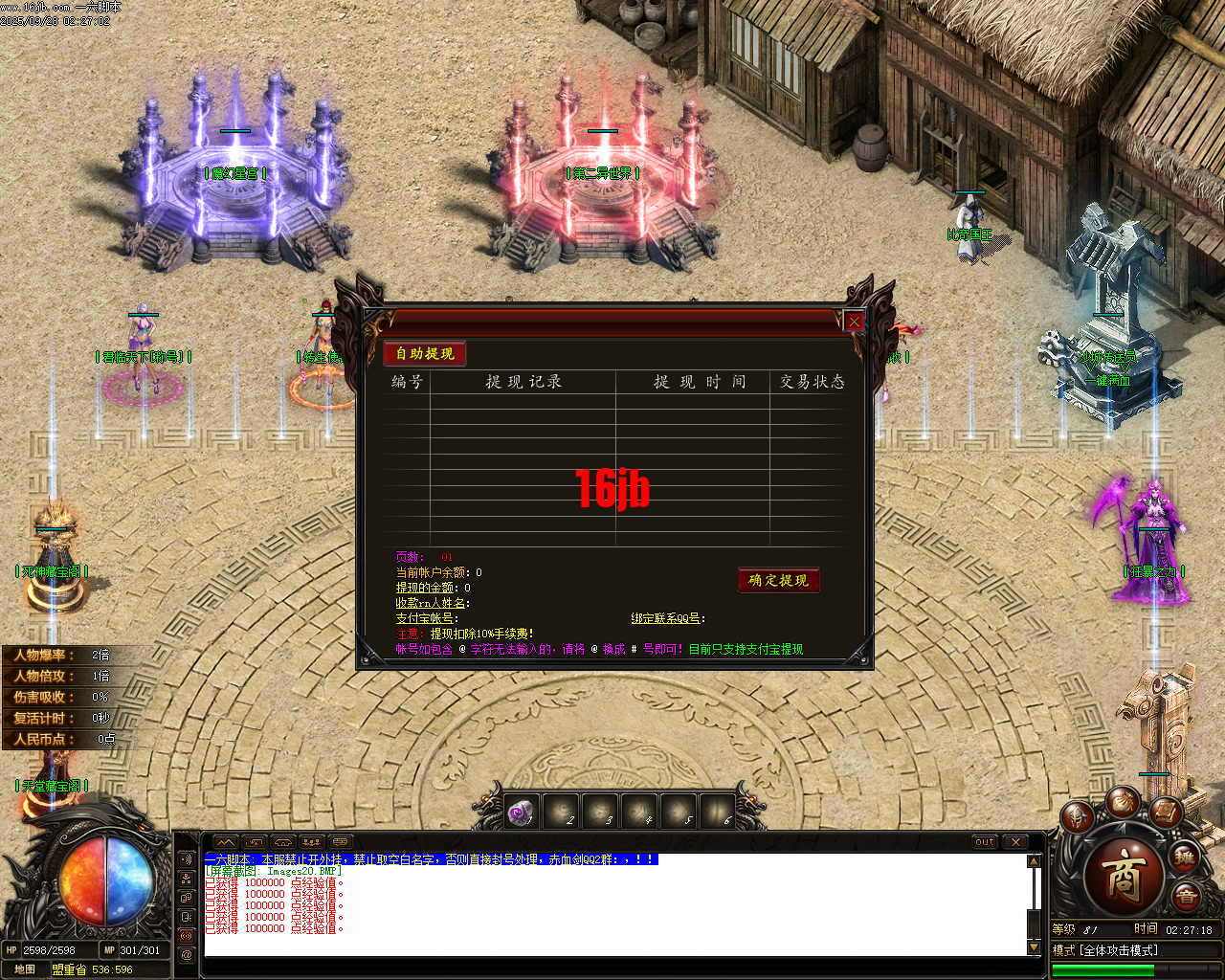The image size is (1225, 980).
Task: Select the 自助提现 tab
Action: (x=424, y=353)
